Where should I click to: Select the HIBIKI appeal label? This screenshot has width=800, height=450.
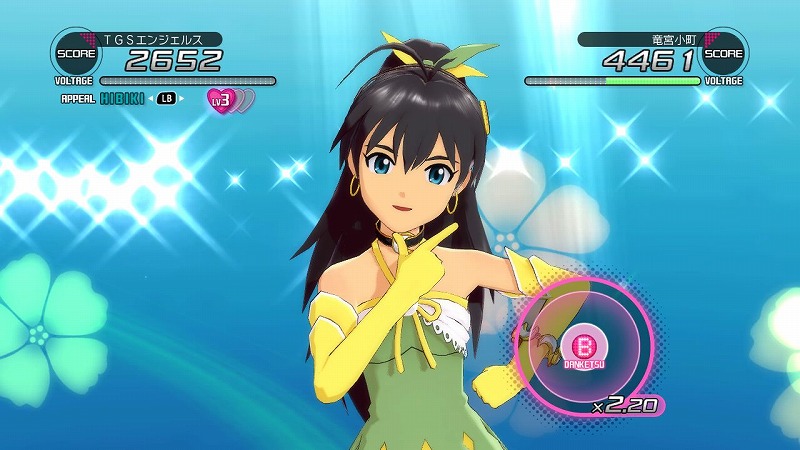coord(122,98)
